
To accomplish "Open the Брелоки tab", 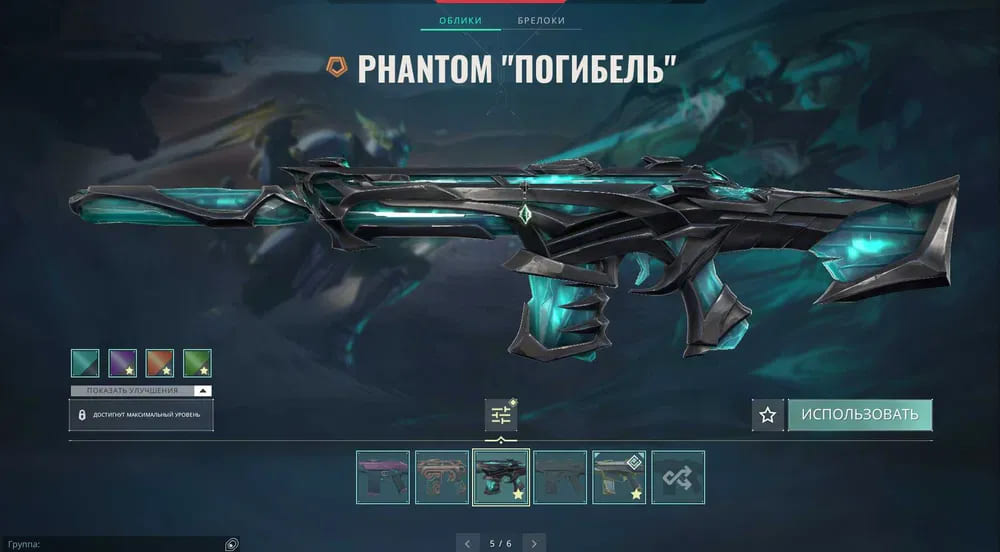I will point(541,20).
